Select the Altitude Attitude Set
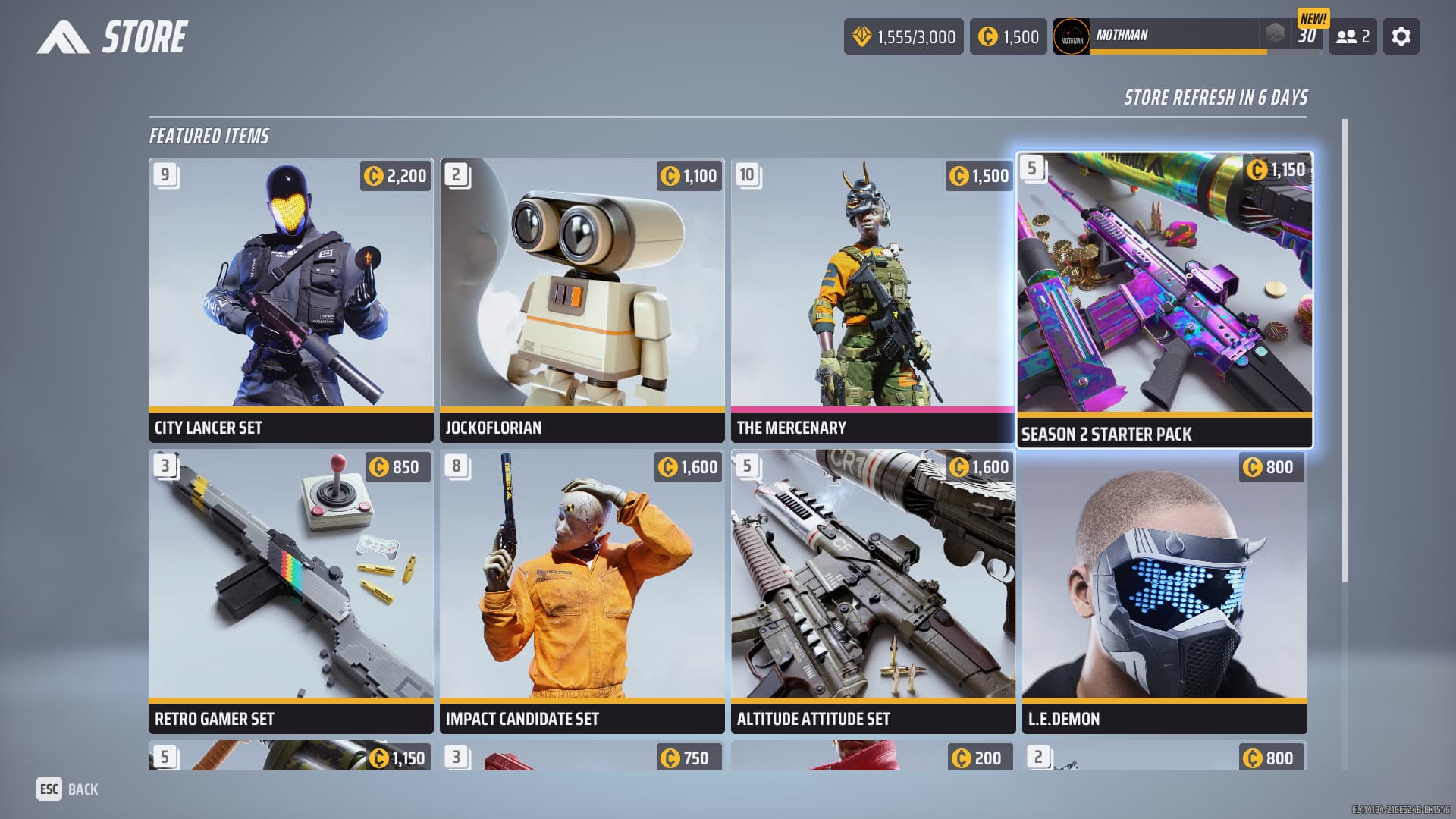Screen dimensions: 1456x819 [x=872, y=591]
